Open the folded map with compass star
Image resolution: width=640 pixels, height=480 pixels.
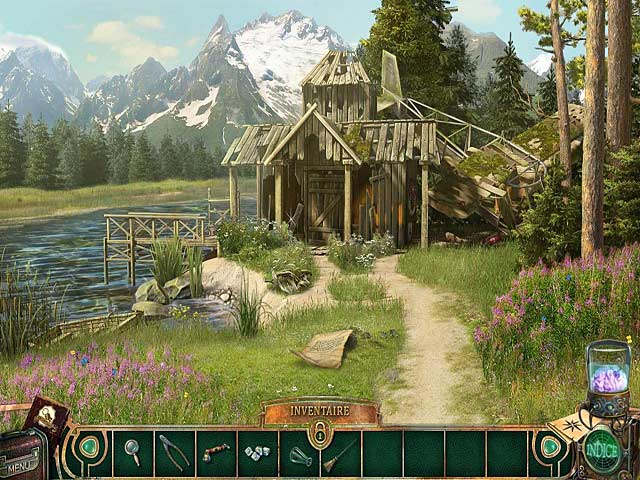(x=567, y=421)
